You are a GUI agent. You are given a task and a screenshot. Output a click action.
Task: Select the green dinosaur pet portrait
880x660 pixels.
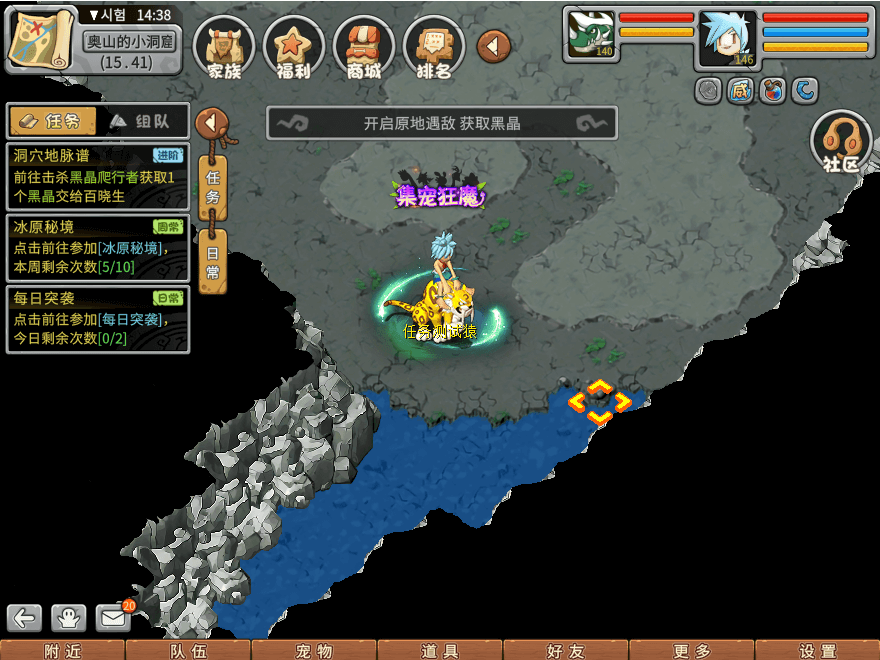pyautogui.click(x=591, y=35)
